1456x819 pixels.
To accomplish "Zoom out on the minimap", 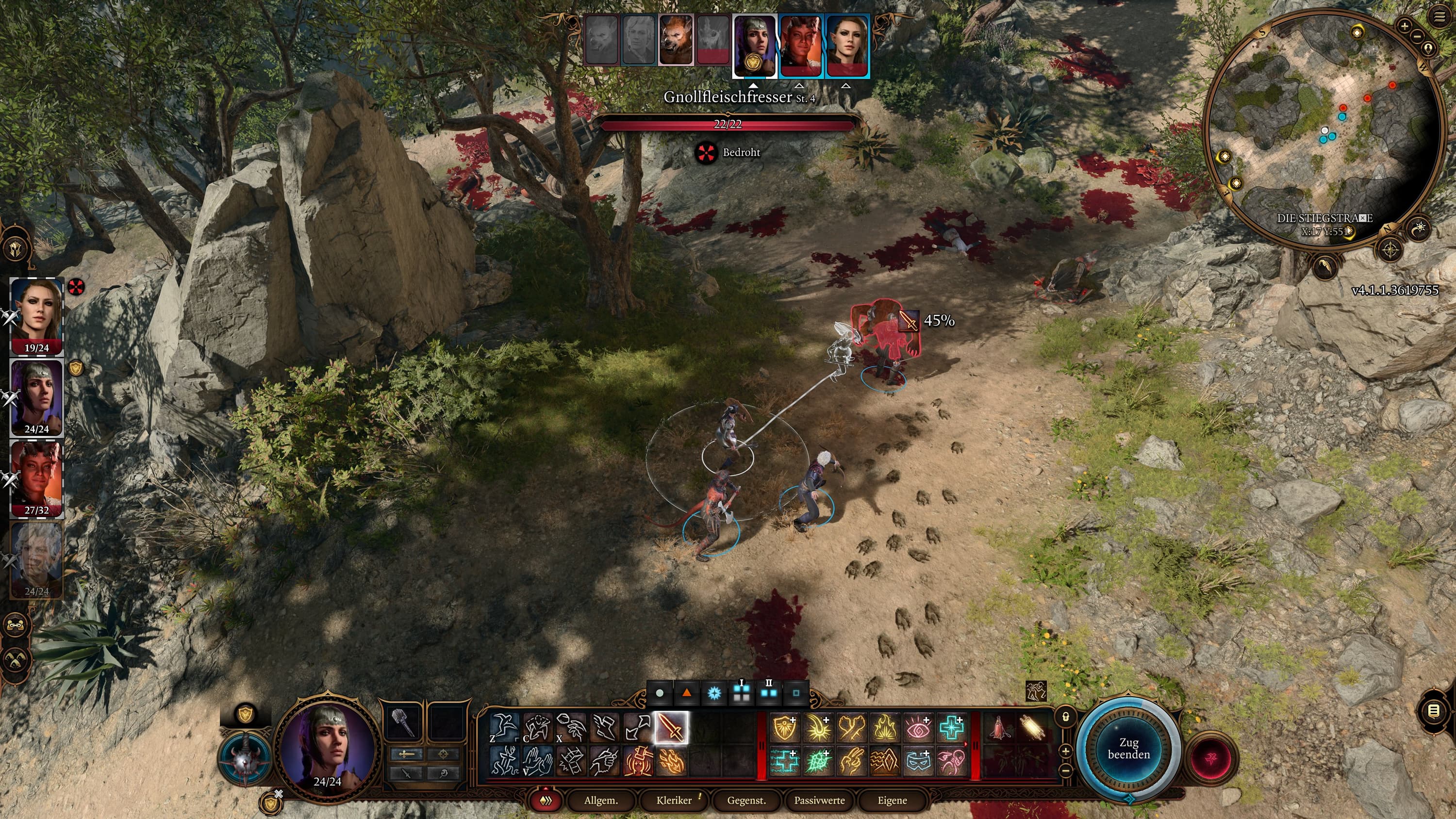I will (1417, 36).
